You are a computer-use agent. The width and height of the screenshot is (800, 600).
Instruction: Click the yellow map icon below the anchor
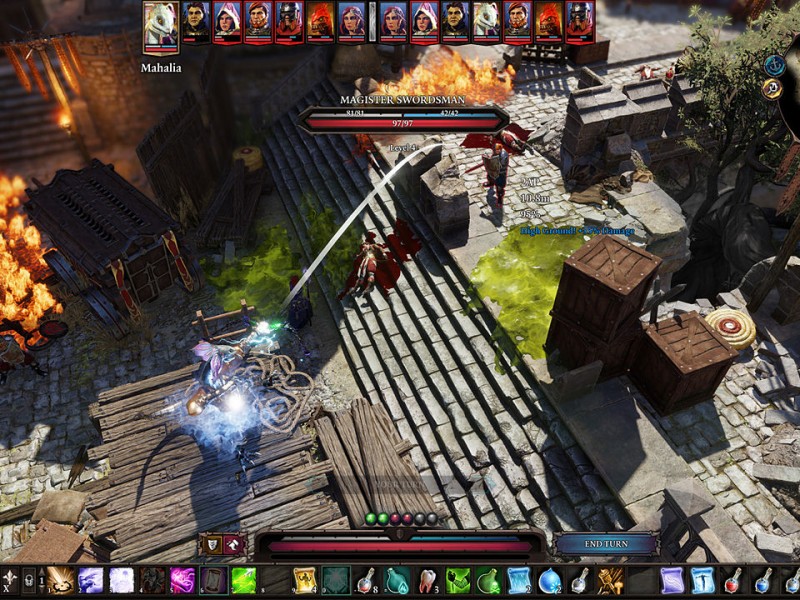click(772, 89)
